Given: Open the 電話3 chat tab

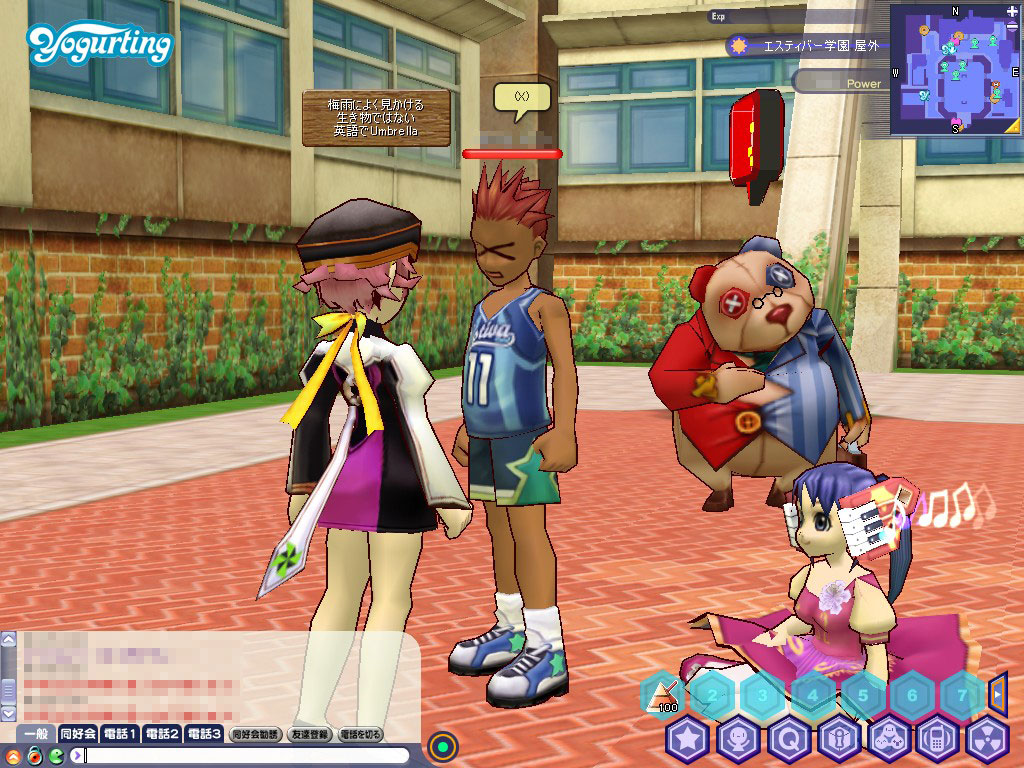Looking at the screenshot, I should 203,734.
